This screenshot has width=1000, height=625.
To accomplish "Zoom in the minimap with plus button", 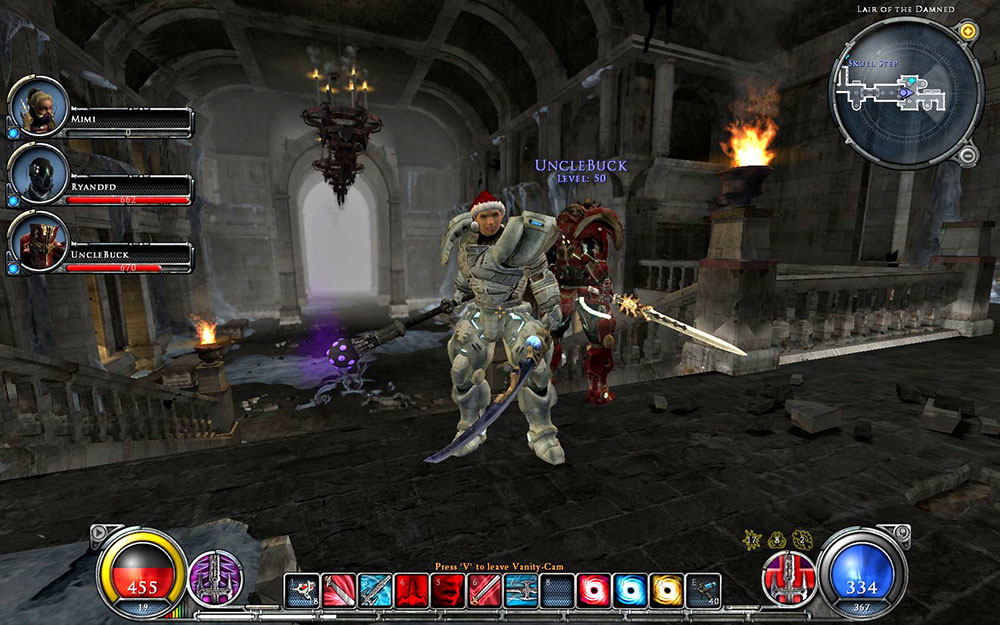I will click(967, 32).
